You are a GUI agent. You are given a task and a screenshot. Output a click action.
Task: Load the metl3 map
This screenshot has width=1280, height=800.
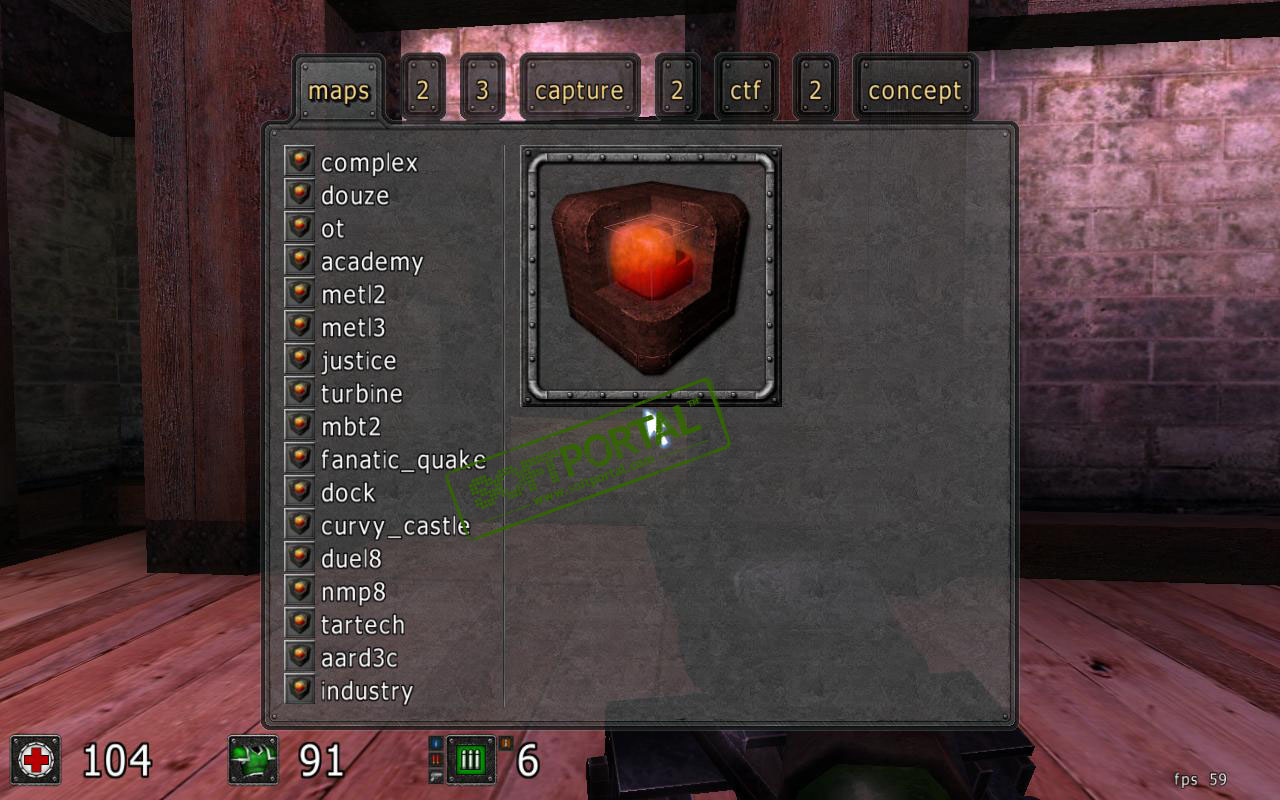[x=352, y=327]
